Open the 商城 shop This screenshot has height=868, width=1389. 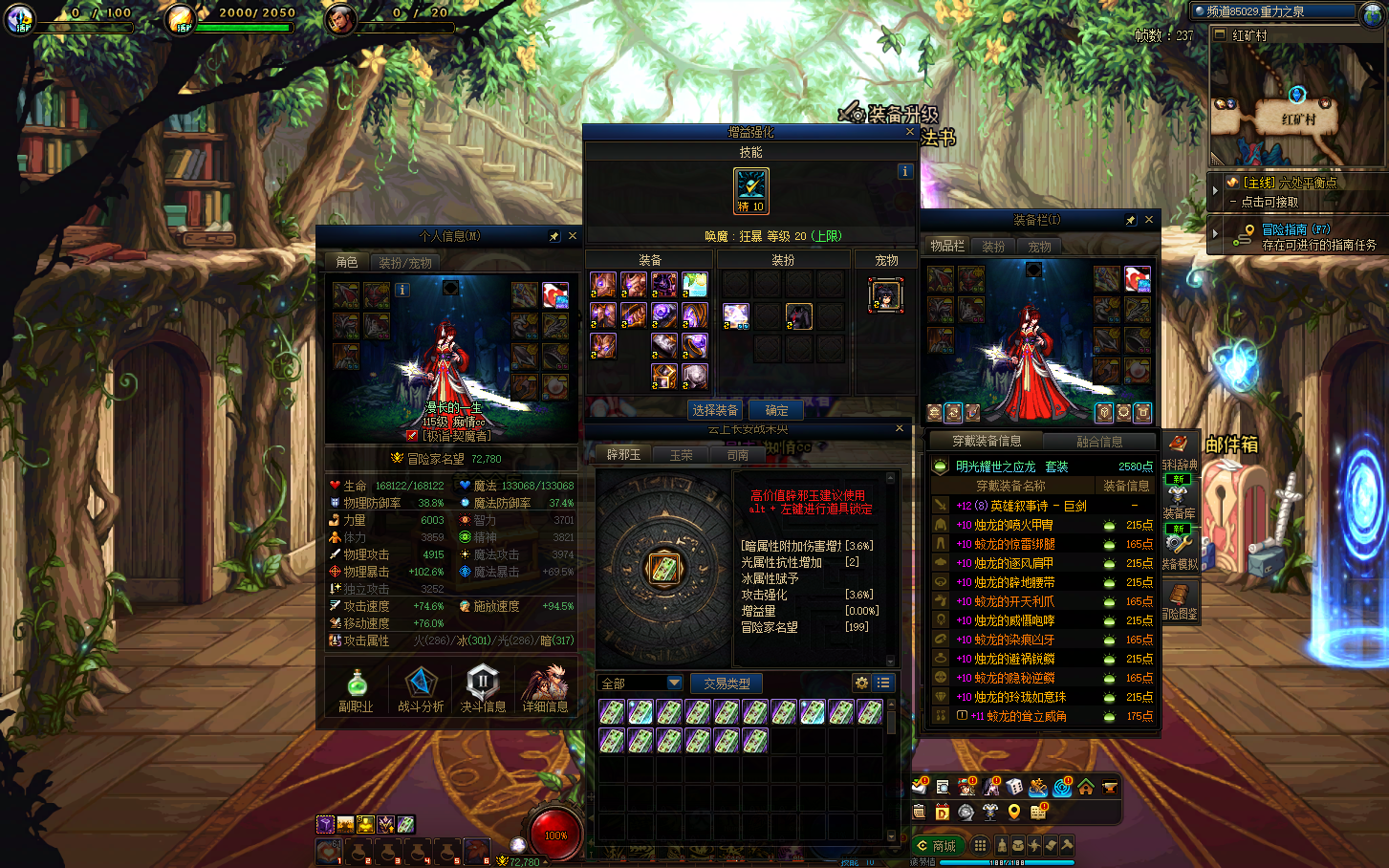tap(937, 846)
